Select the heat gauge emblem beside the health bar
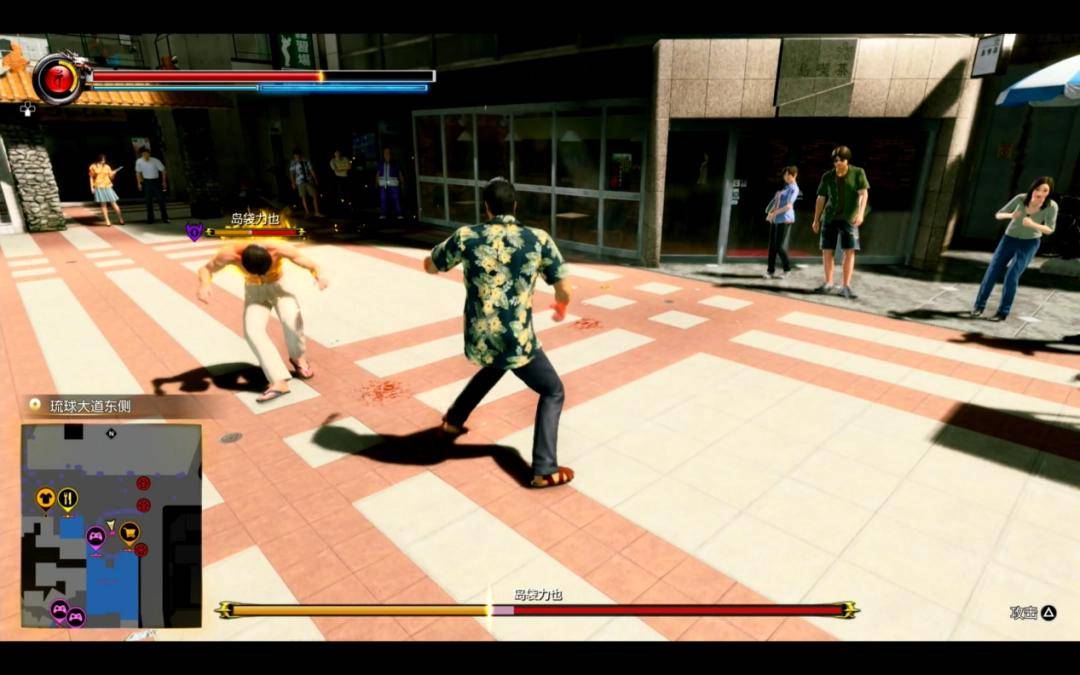This screenshot has width=1080, height=675. 59,79
